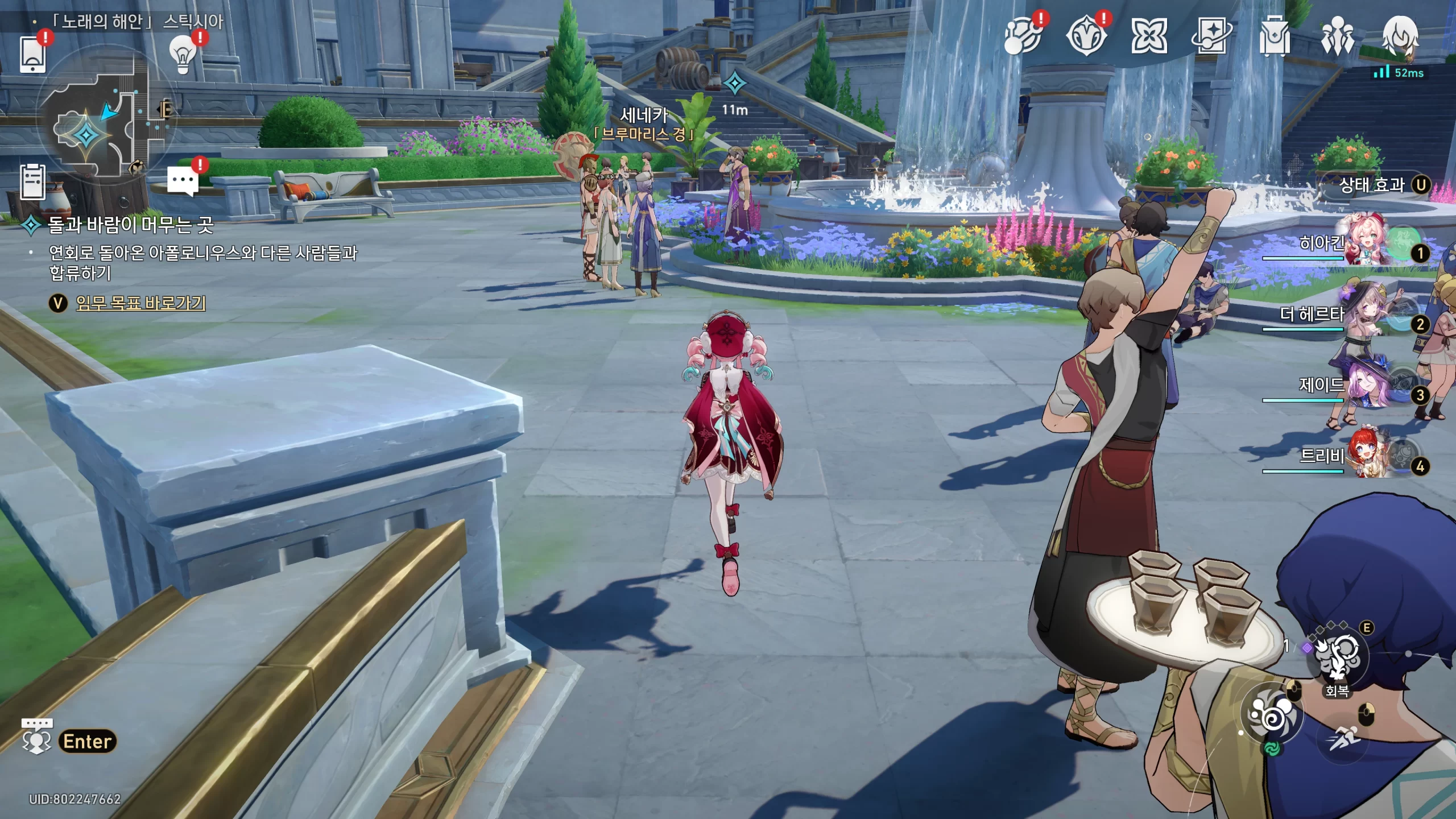Open the phone menu icon
Screen dimensions: 1456x819
(x=32, y=54)
